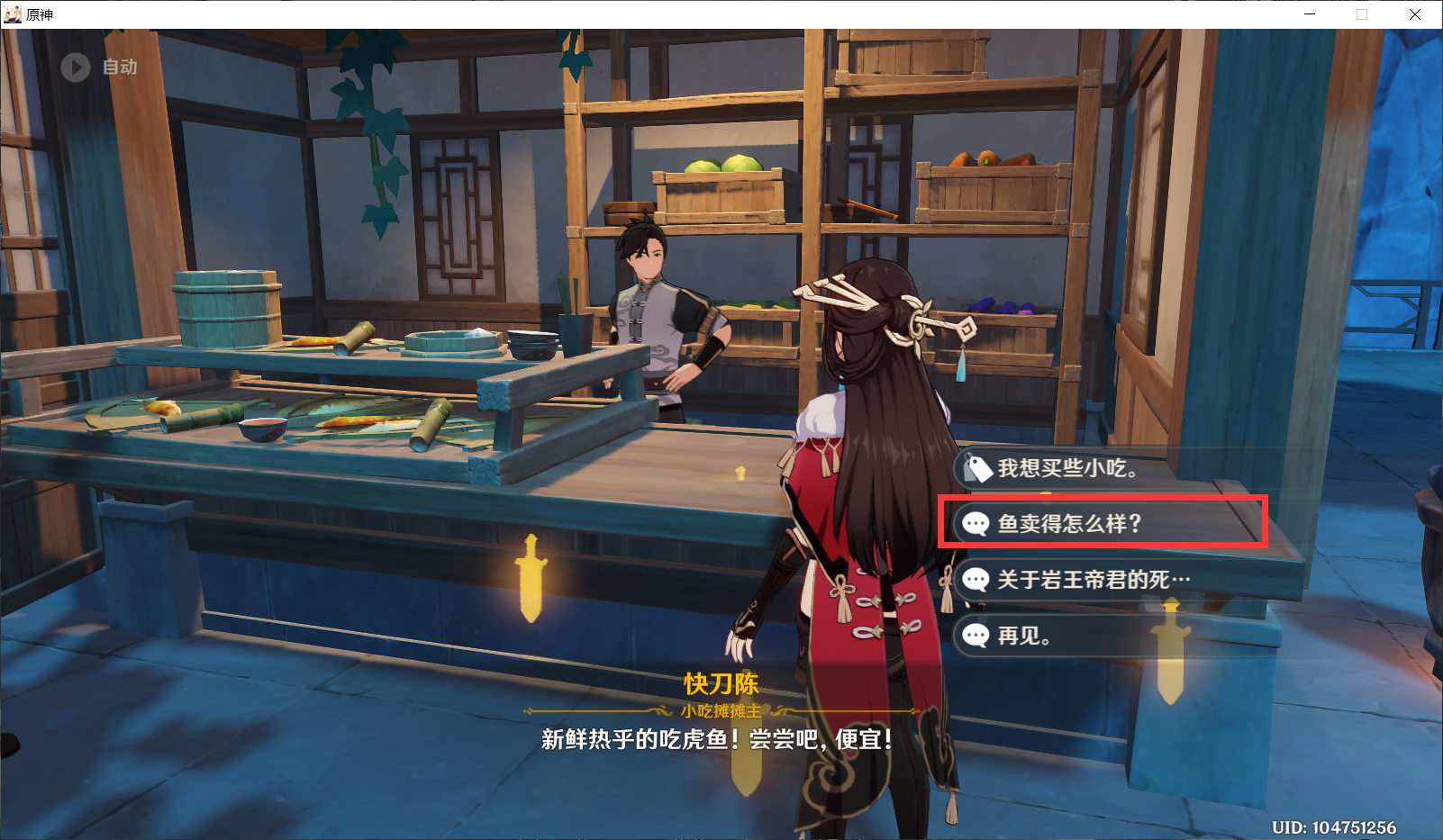Click the shop tag icon beside "我想买些小吃。"
1443x840 pixels.
977,469
